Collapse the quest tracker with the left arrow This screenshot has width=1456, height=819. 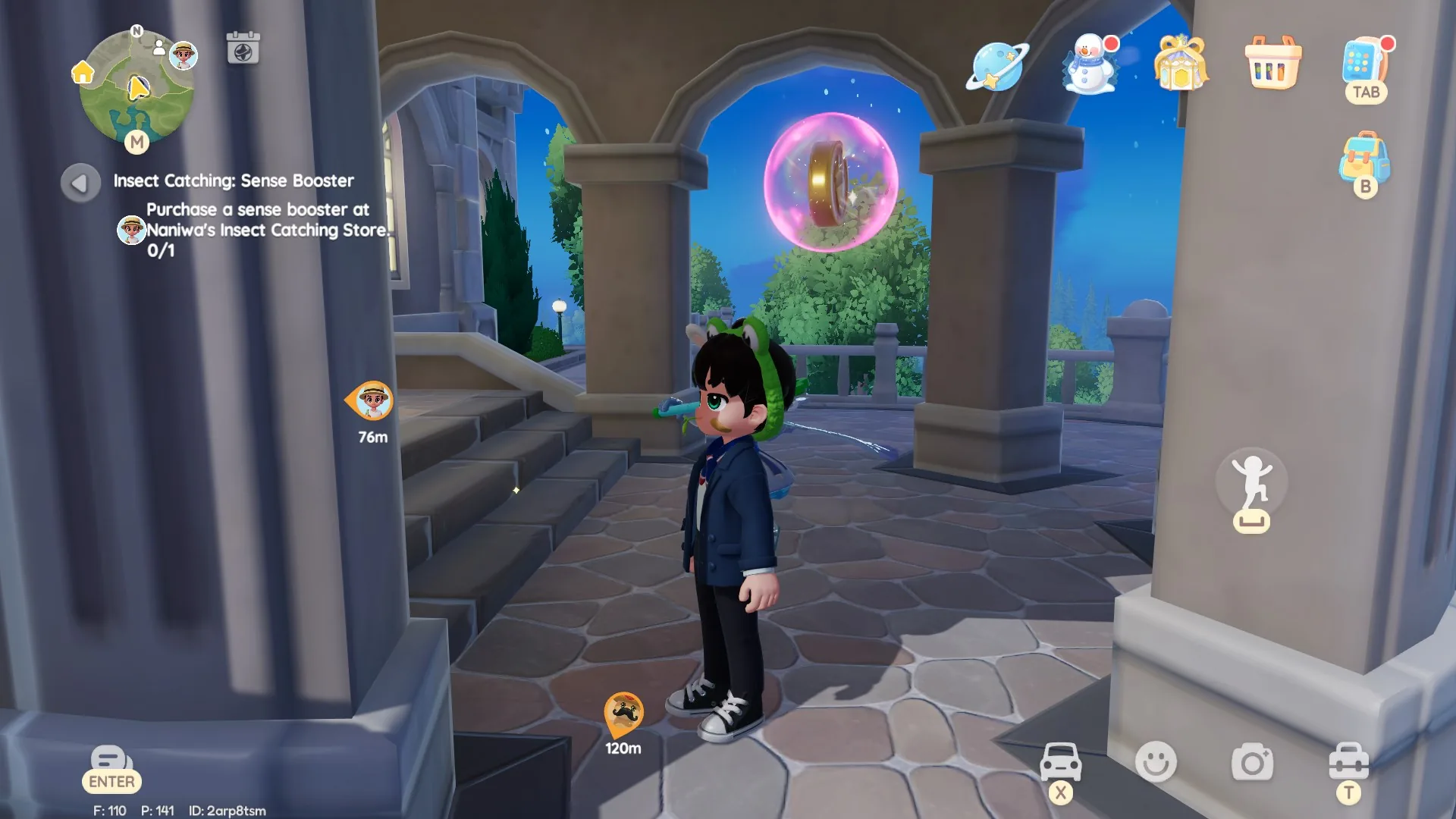point(80,182)
